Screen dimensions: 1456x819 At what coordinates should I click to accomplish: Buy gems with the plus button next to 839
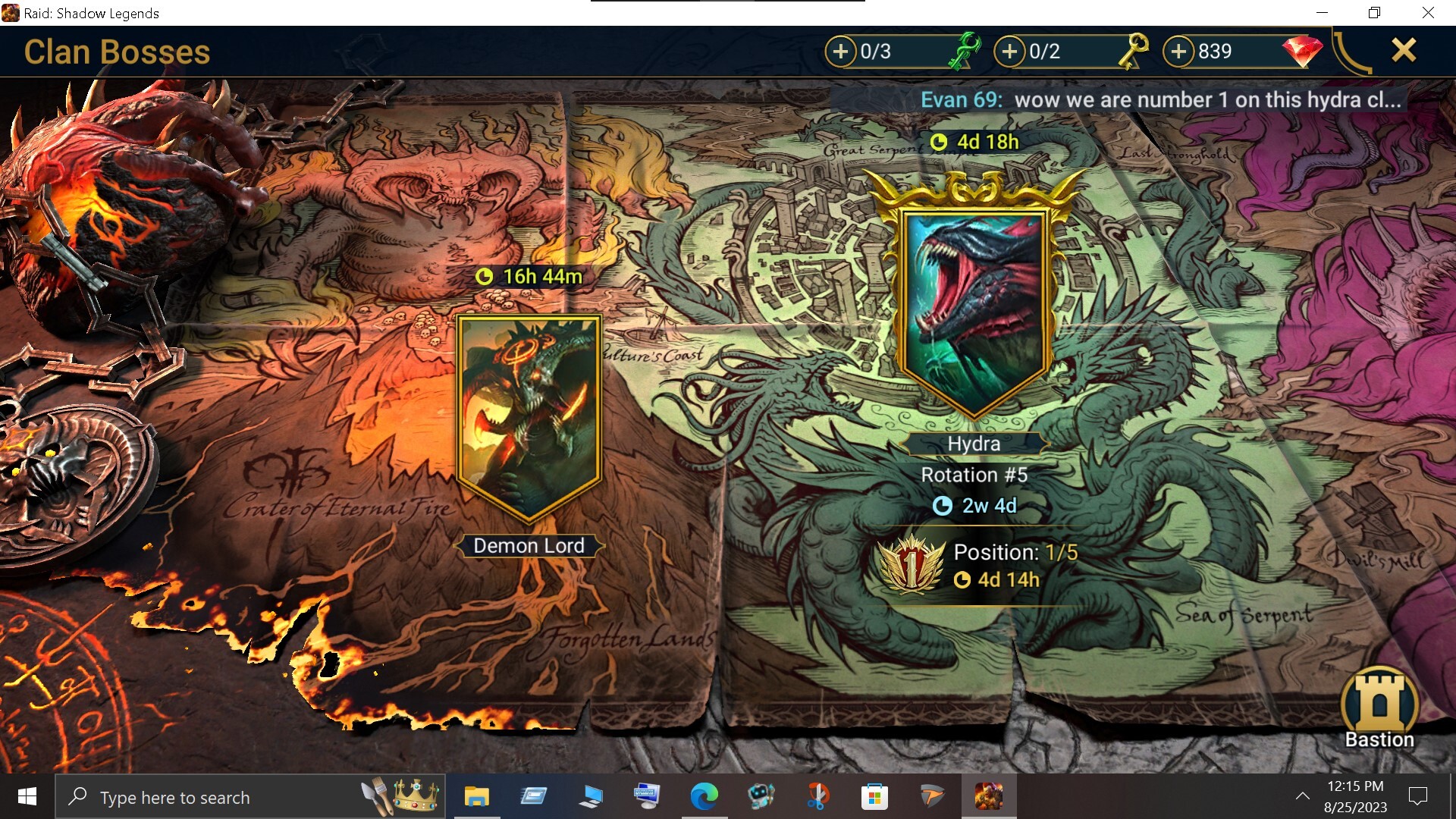point(1180,52)
